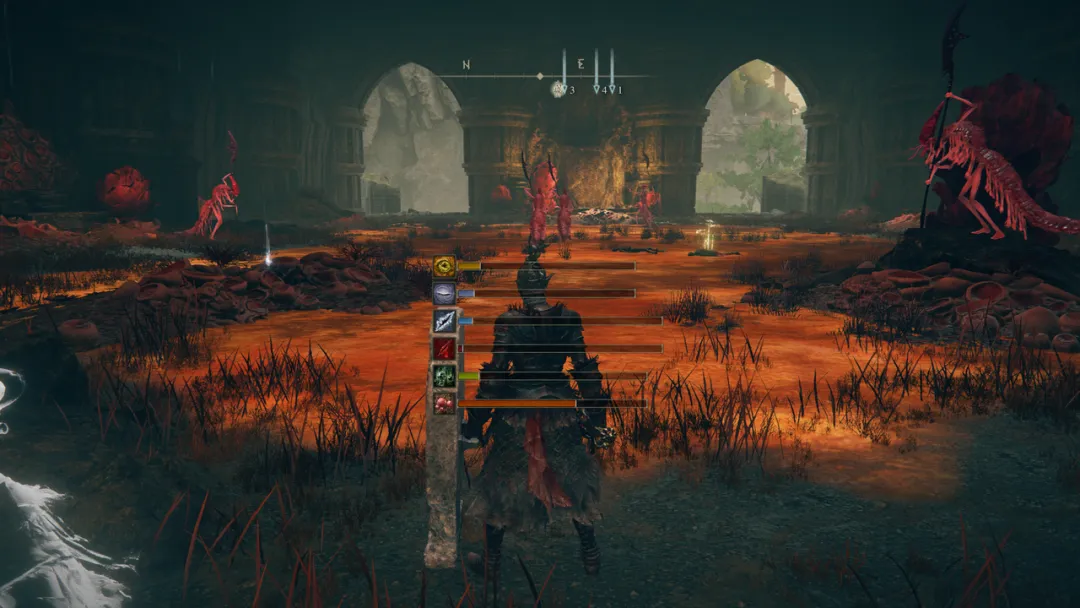Image resolution: width=1080 pixels, height=608 pixels.
Task: Click the yellow eye madness status icon
Action: pyautogui.click(x=444, y=266)
